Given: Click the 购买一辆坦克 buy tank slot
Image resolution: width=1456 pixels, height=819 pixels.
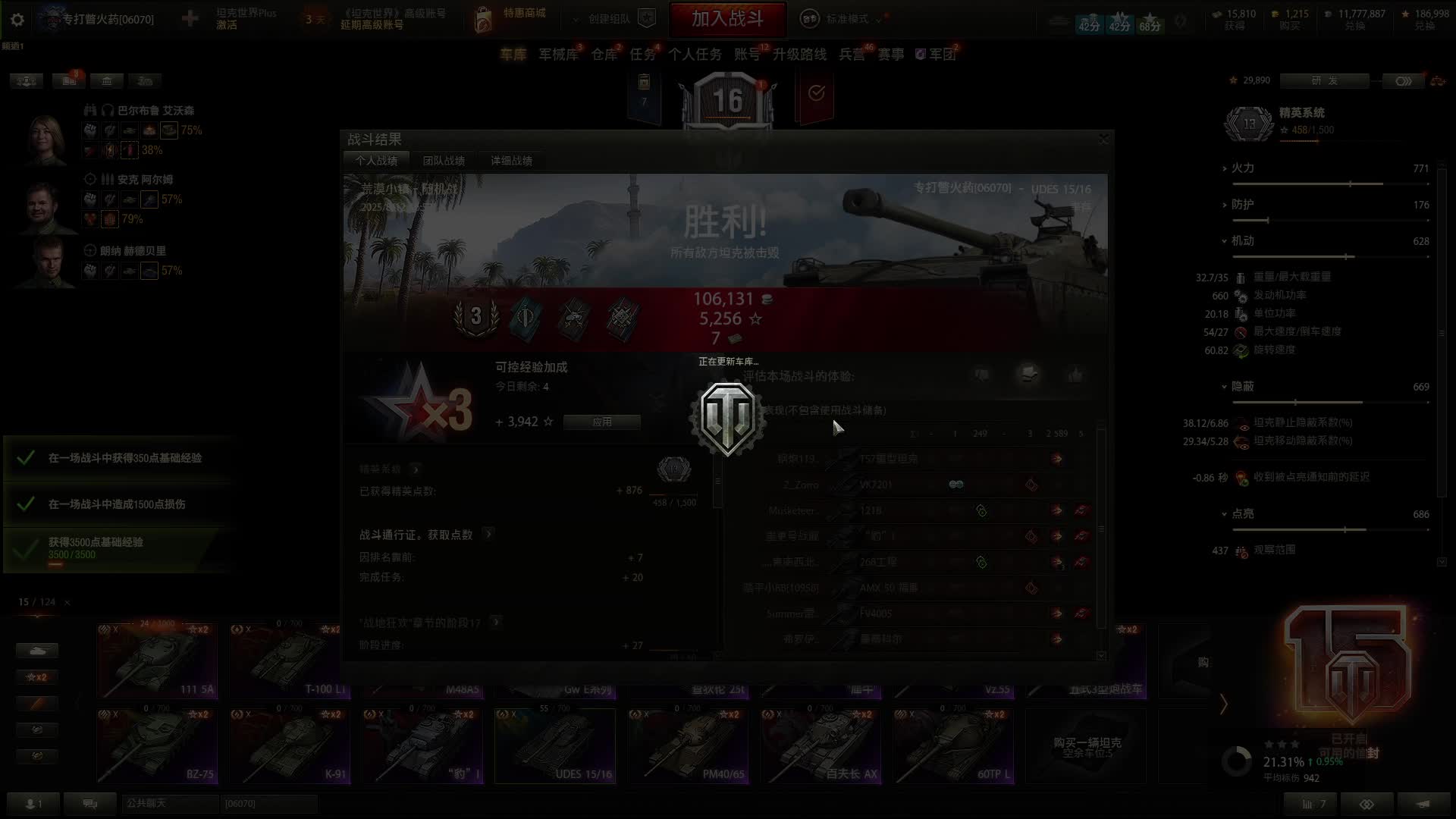Looking at the screenshot, I should (1086, 745).
